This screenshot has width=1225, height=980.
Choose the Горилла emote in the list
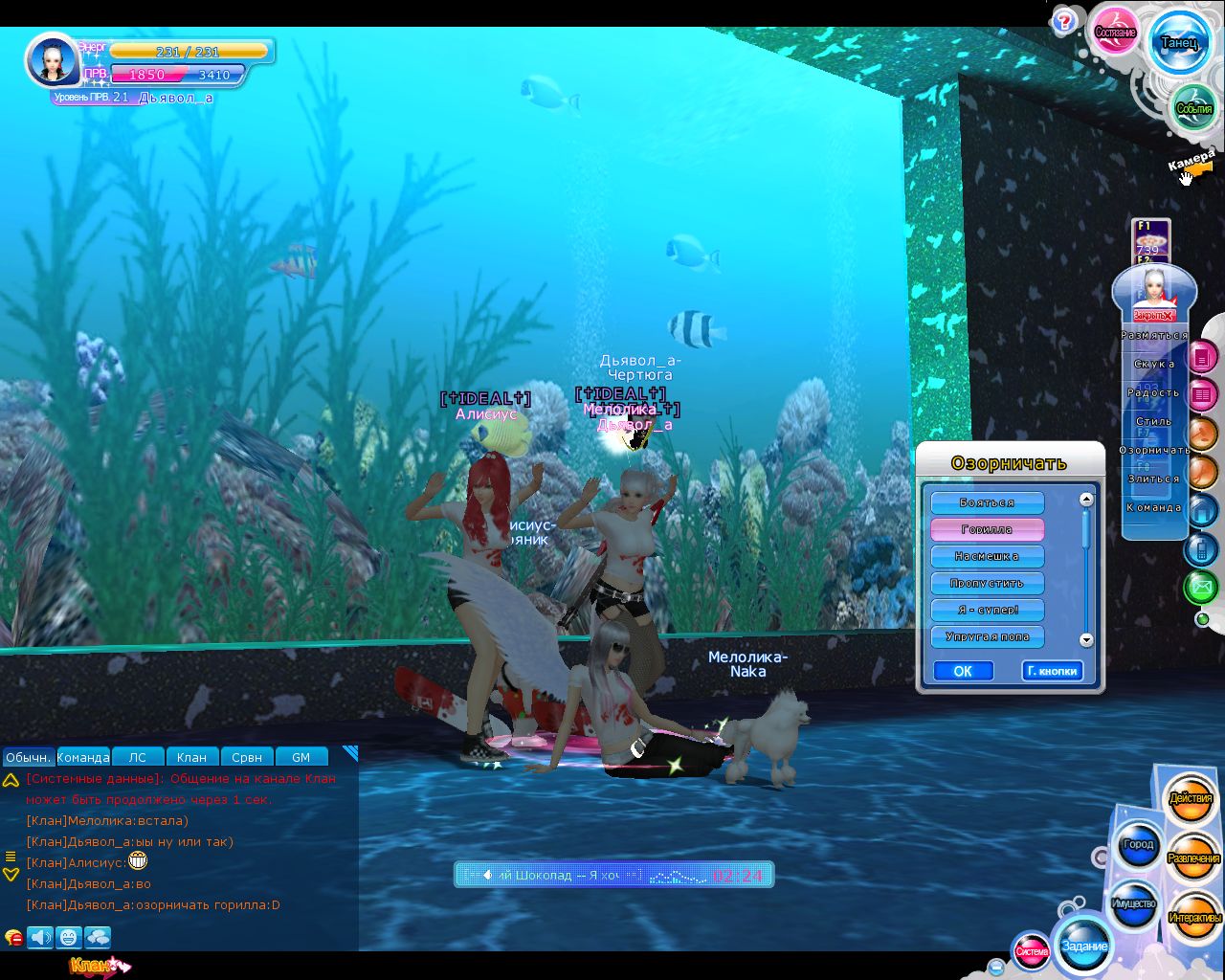click(x=987, y=529)
